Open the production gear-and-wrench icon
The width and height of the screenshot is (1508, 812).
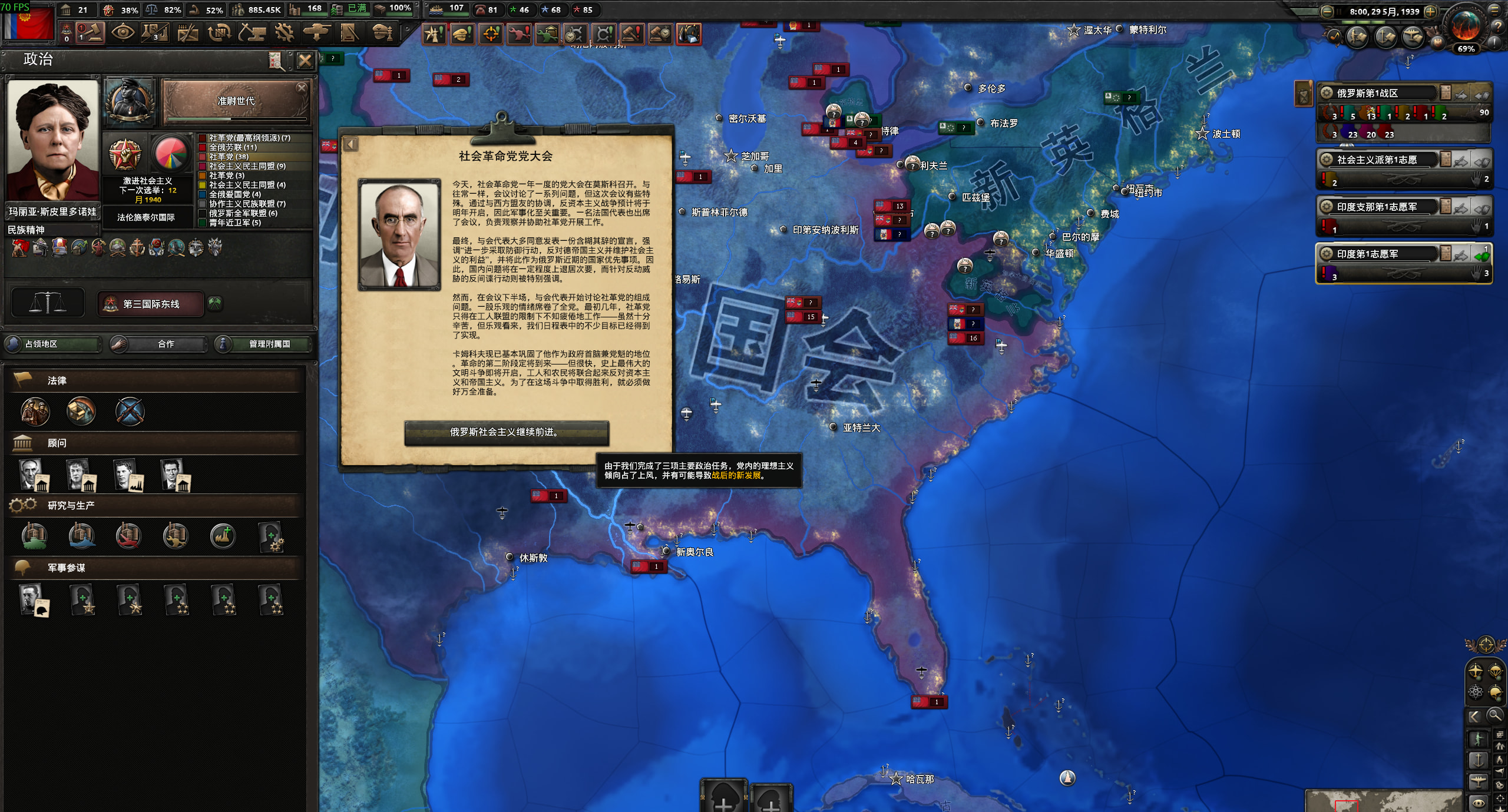coord(284,33)
